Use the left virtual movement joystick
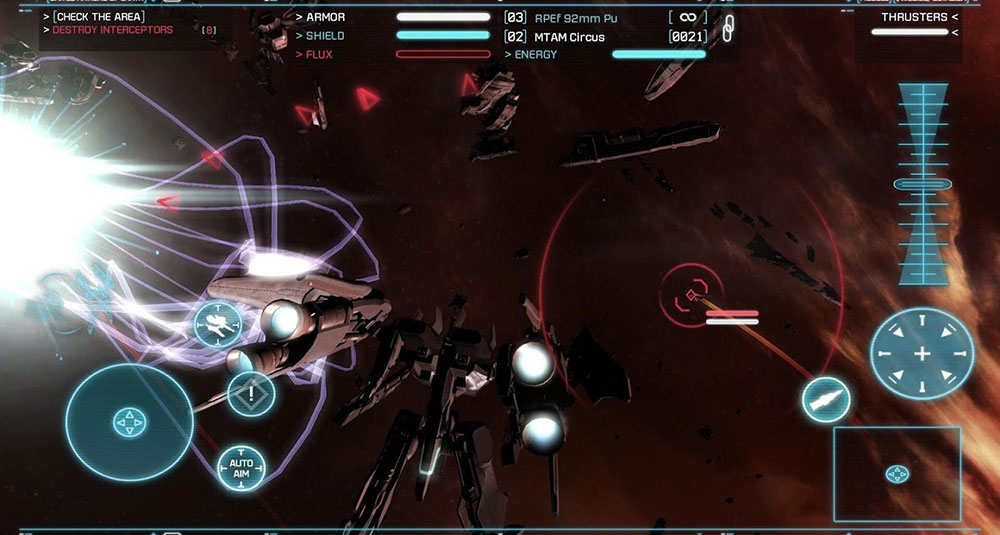This screenshot has height=535, width=1000. pyautogui.click(x=129, y=422)
